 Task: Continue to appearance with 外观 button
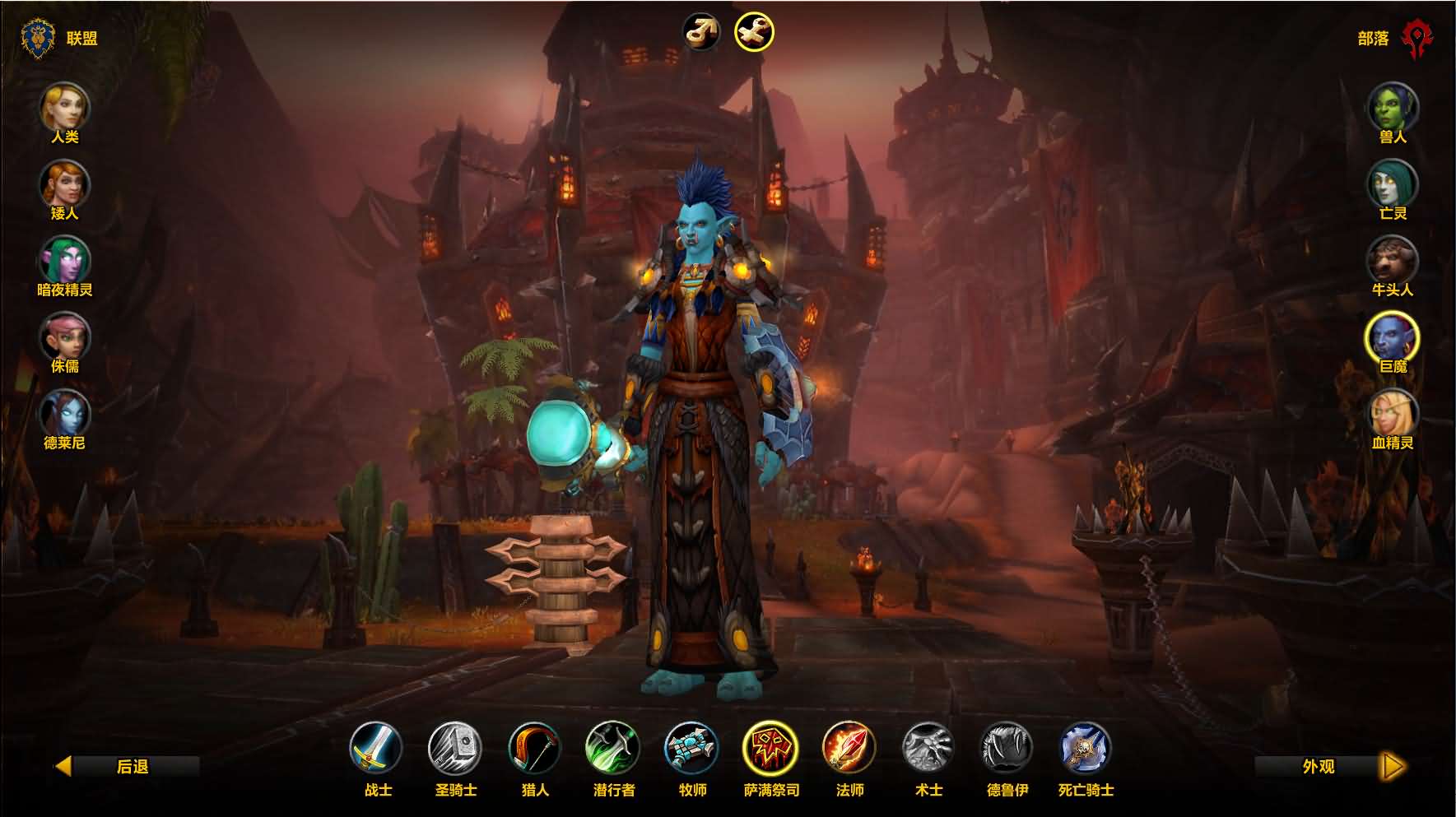point(1327,767)
